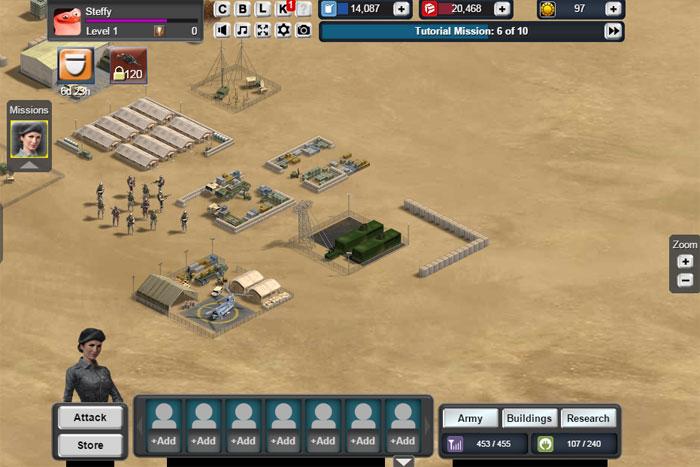Toggle music with the note icon
Image resolution: width=700 pixels, height=467 pixels.
click(242, 30)
